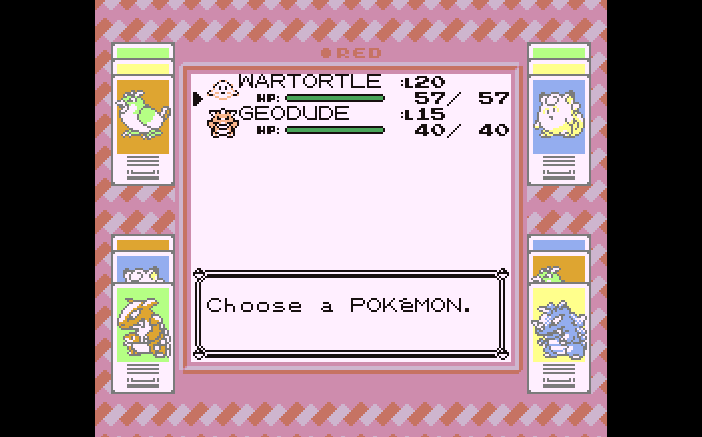Select WARTORTLE from the party list
Screen dimensions: 702x437
click(x=309, y=82)
